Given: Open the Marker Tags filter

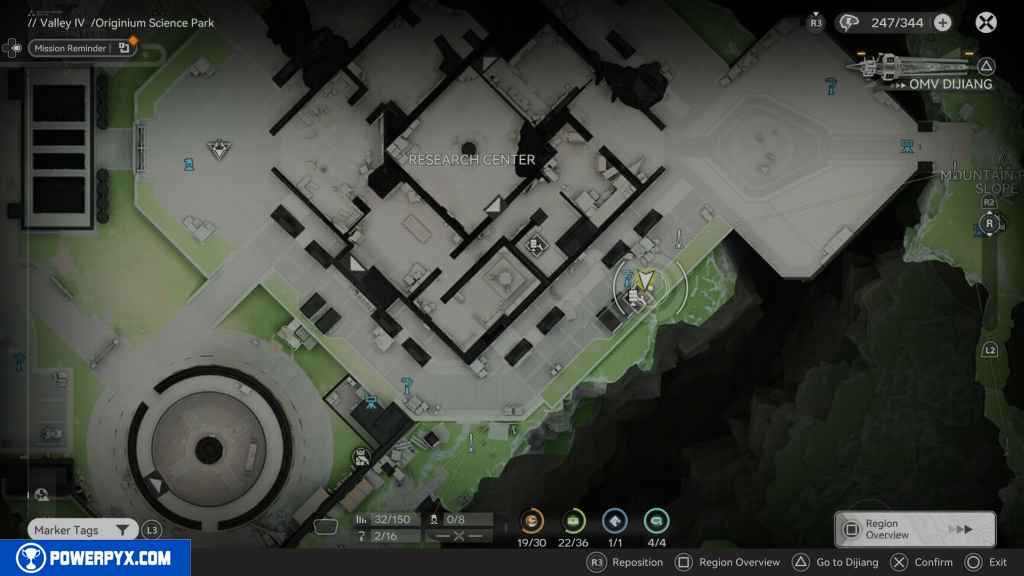Looking at the screenshot, I should 82,530.
